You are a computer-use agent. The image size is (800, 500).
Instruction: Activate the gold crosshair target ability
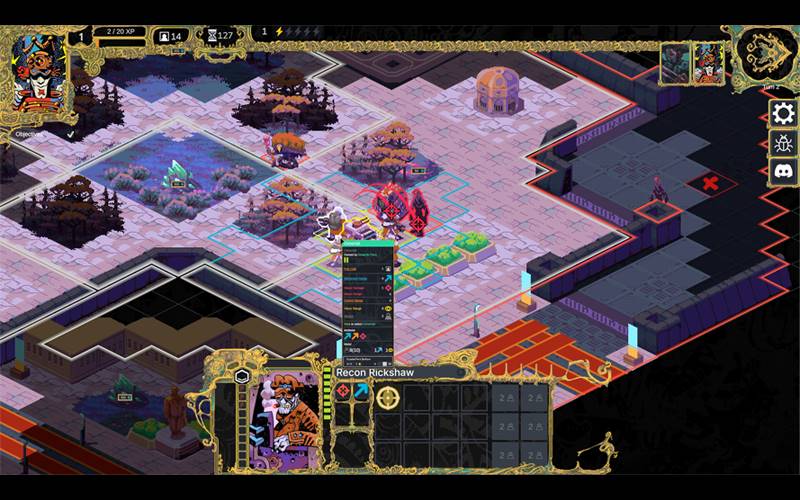[x=388, y=398]
